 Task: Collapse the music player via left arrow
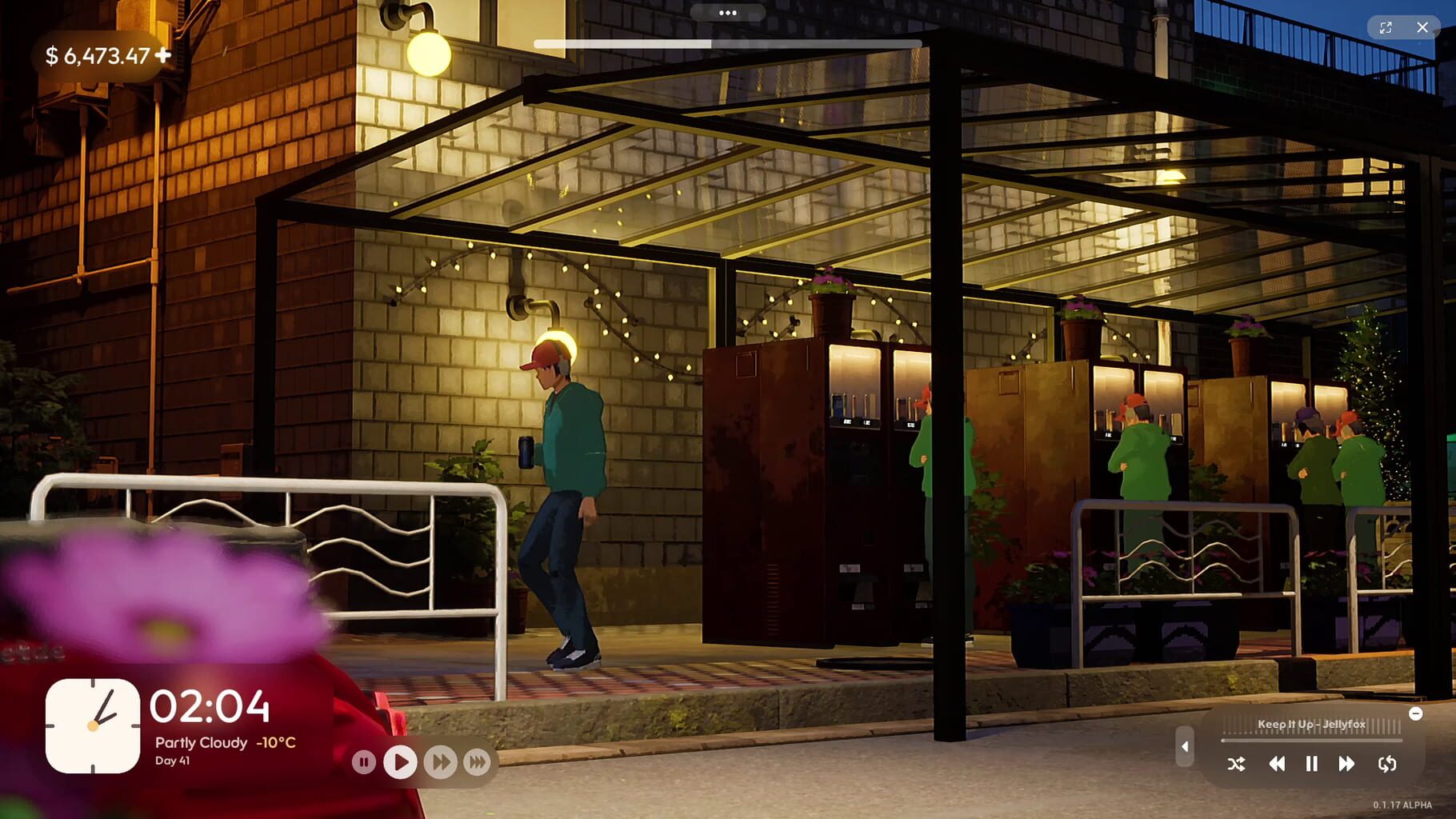pyautogui.click(x=1185, y=746)
